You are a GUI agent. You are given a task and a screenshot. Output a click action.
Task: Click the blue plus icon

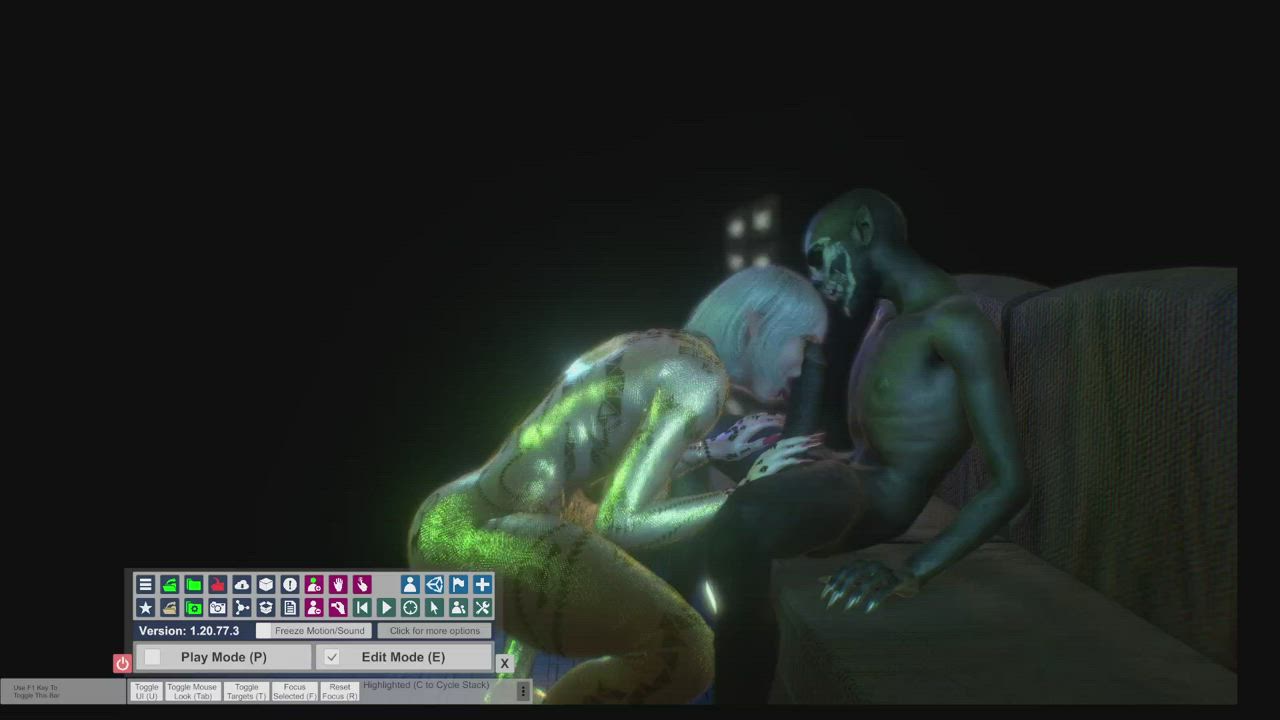point(482,584)
